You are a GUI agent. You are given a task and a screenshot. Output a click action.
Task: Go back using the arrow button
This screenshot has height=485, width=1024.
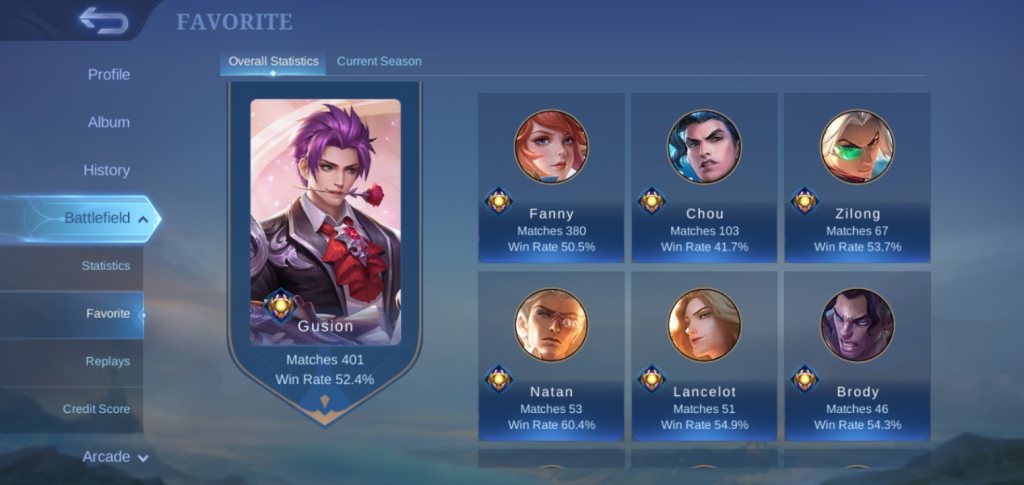click(x=103, y=20)
